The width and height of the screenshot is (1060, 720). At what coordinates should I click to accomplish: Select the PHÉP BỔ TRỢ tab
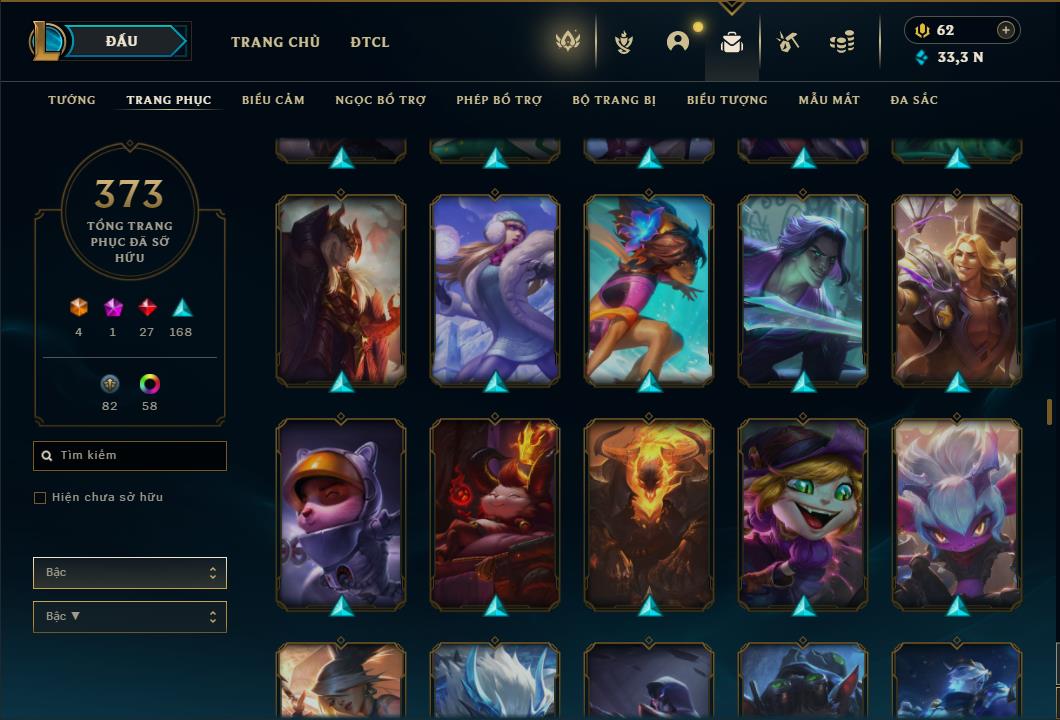pos(499,100)
